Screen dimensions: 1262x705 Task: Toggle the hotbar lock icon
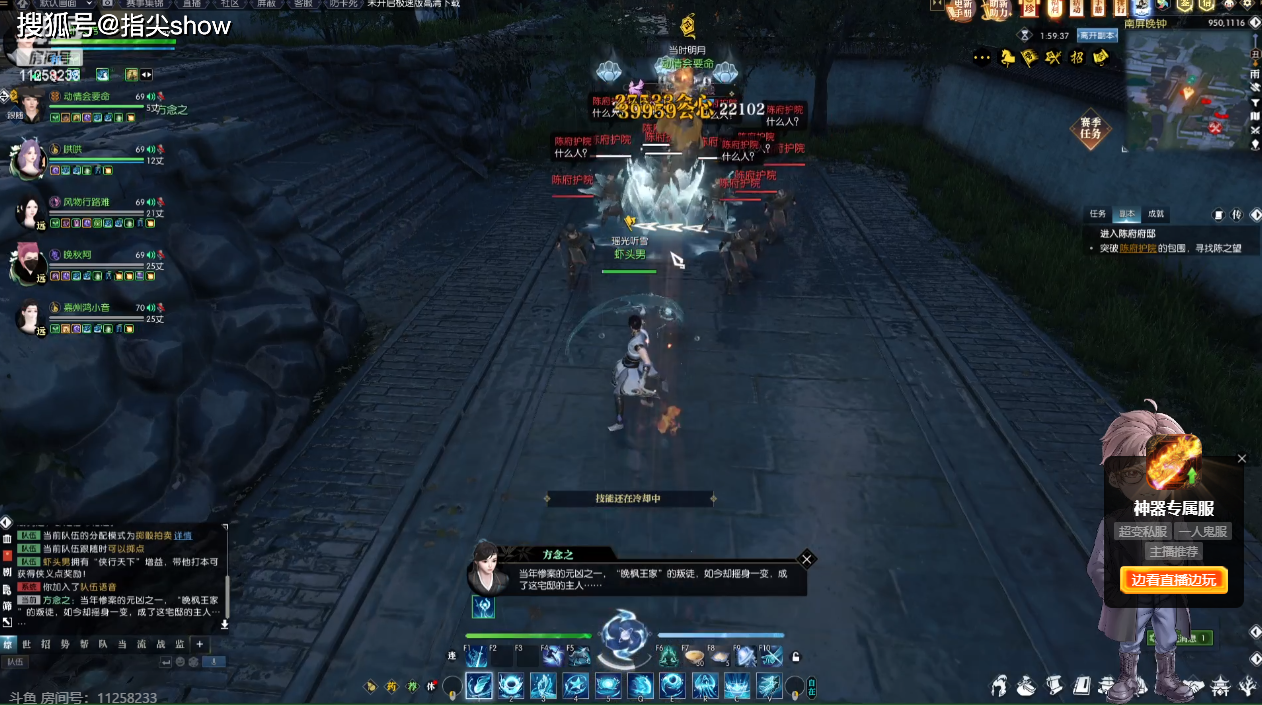[x=795, y=657]
